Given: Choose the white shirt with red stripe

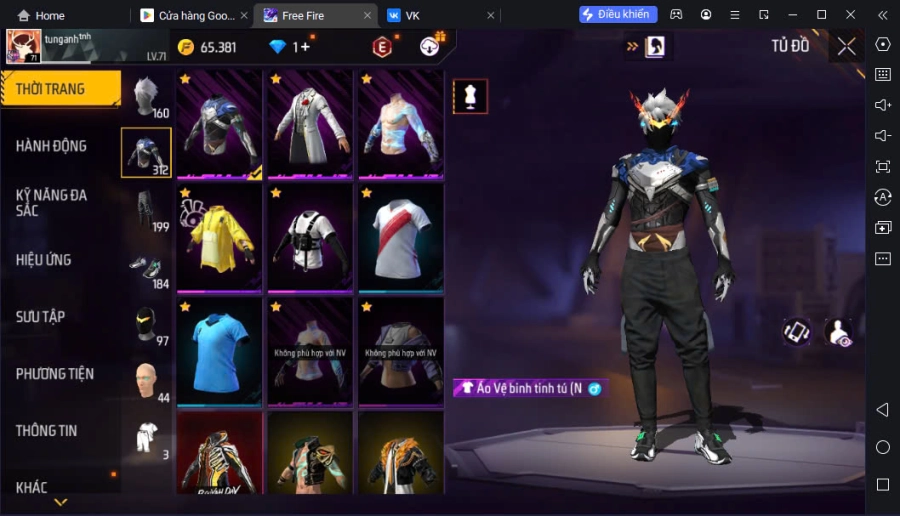Looking at the screenshot, I should [x=400, y=237].
